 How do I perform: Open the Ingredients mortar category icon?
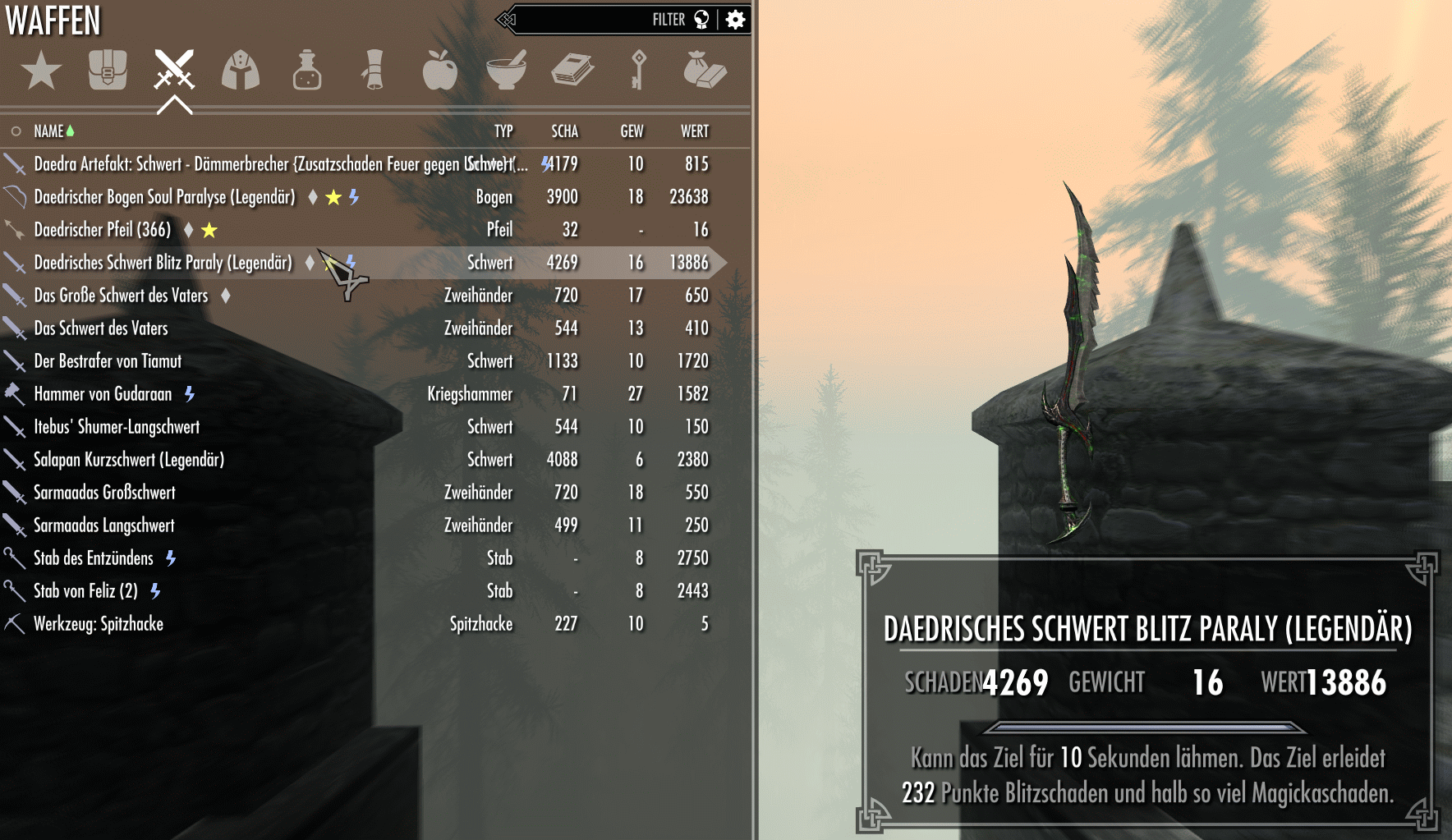pos(507,72)
